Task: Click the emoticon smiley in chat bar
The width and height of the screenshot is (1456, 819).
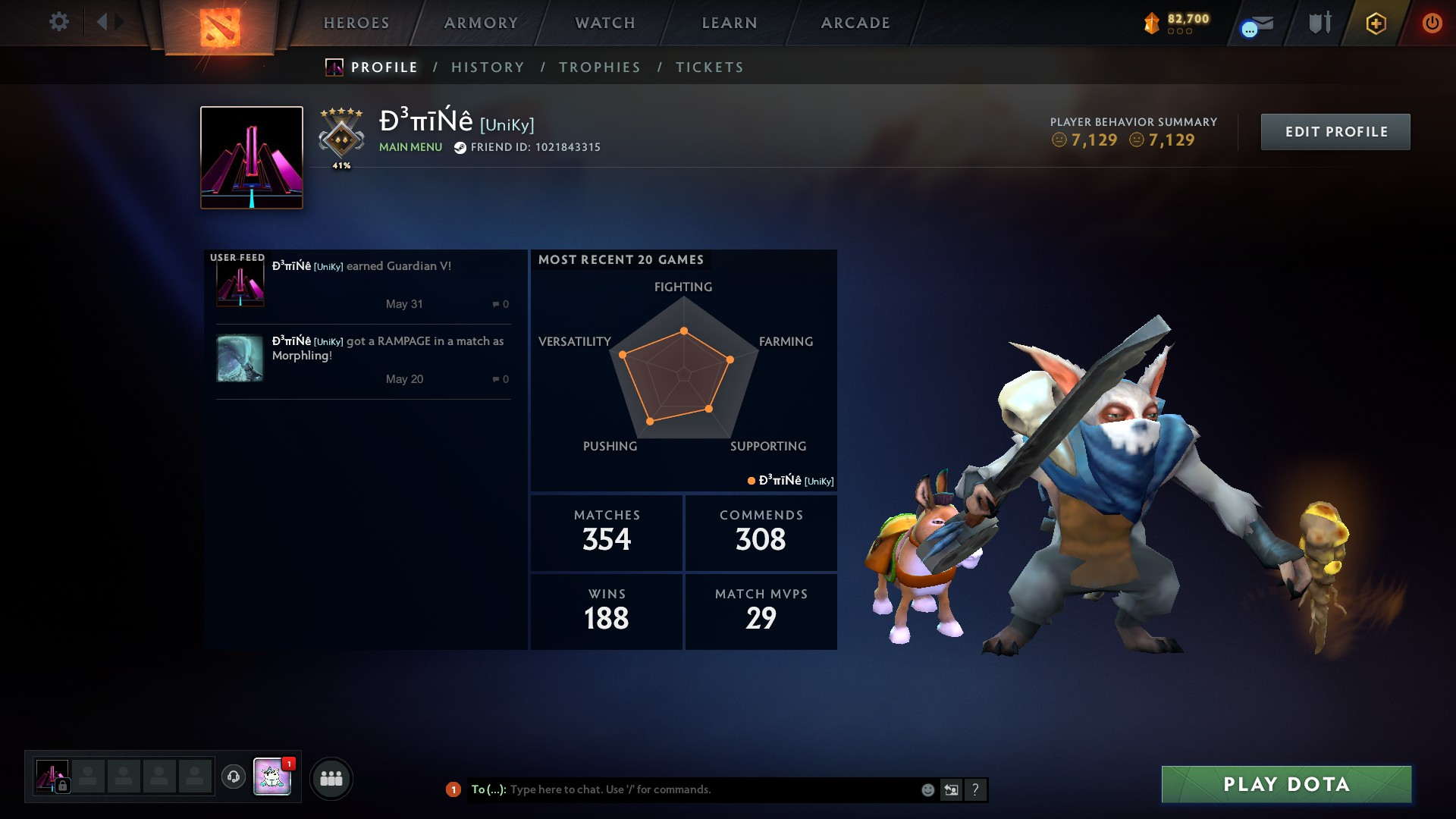Action: pyautogui.click(x=927, y=789)
